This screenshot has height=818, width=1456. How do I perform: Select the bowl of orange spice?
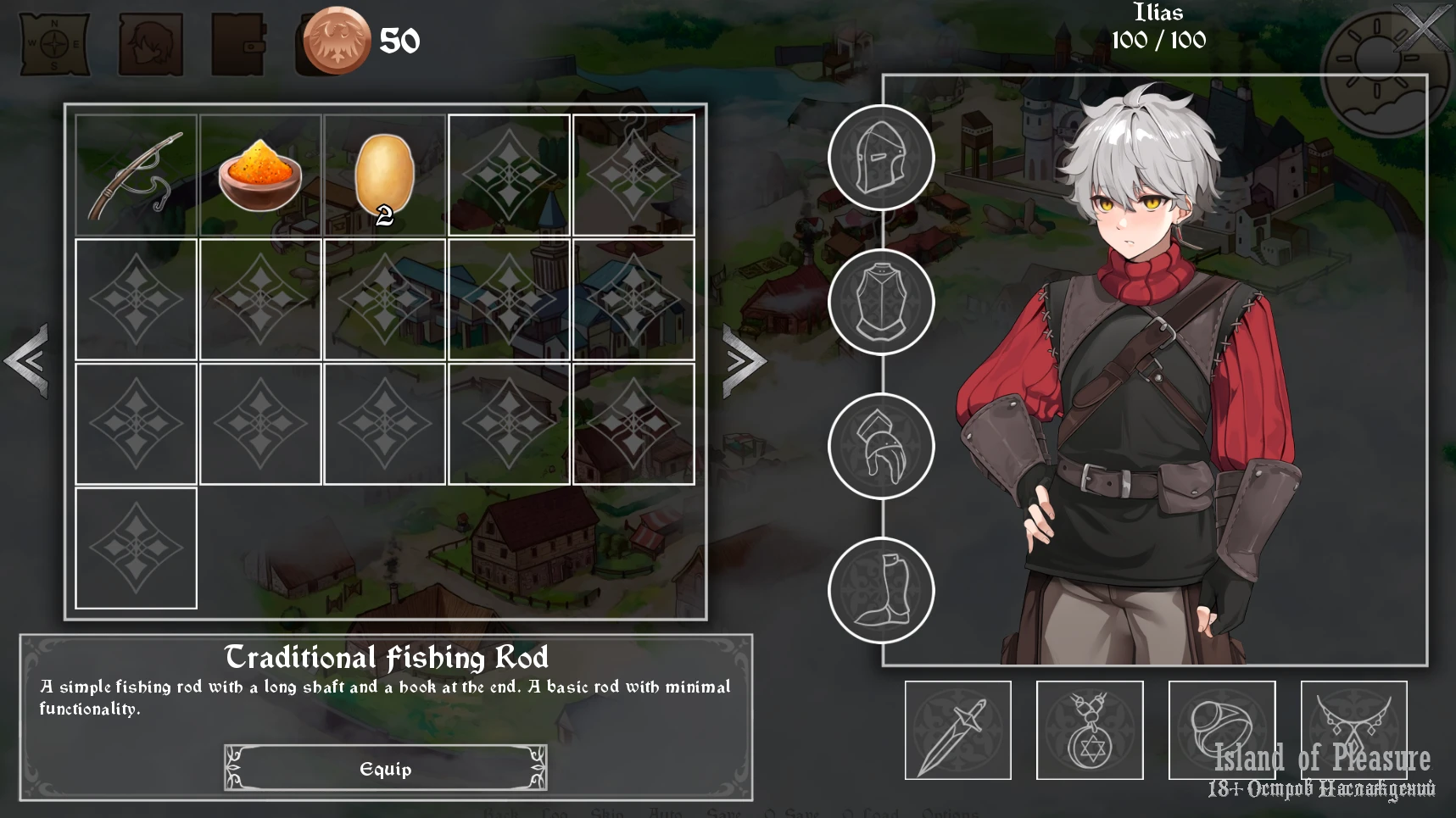point(260,175)
